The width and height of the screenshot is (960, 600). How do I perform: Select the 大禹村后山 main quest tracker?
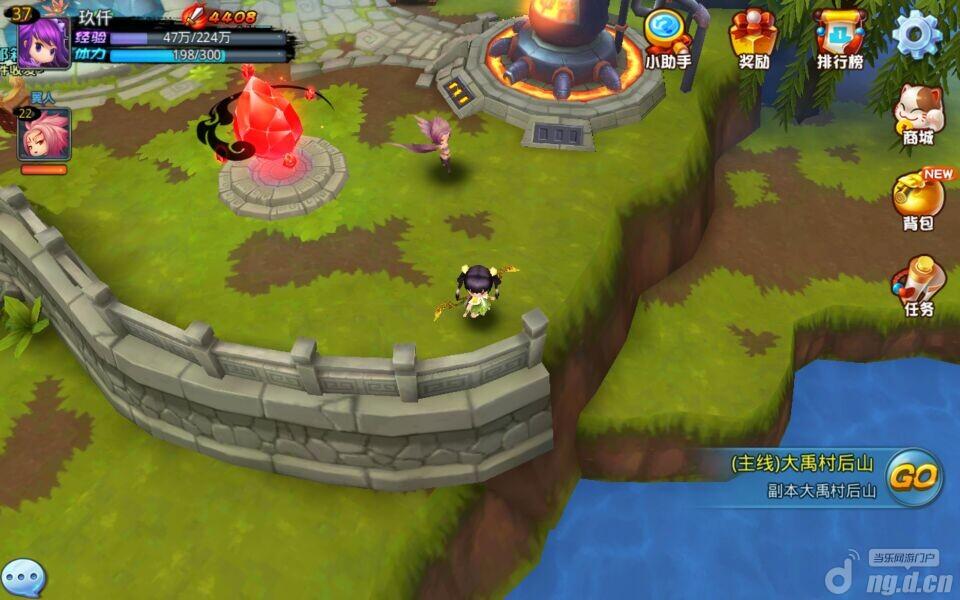805,476
